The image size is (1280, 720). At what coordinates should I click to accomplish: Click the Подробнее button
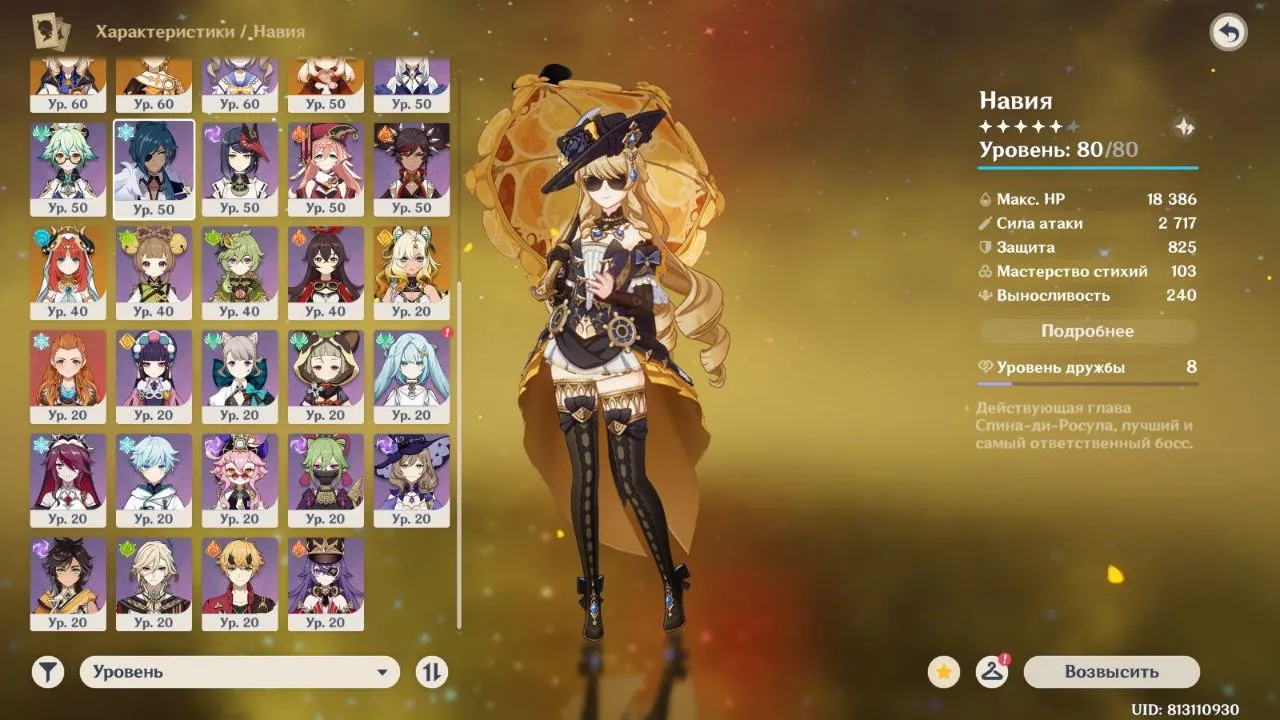coord(1087,330)
